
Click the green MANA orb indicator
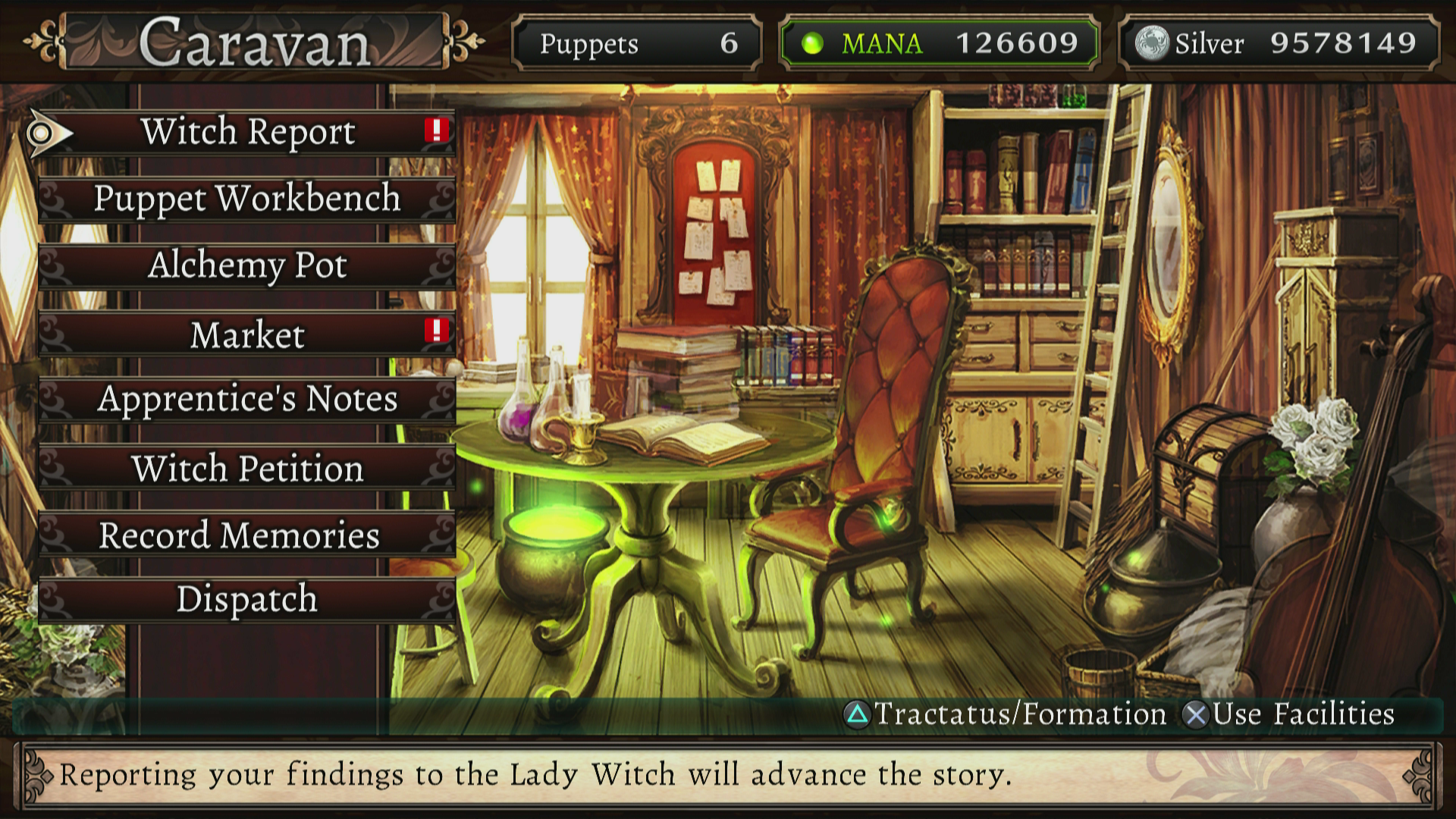coord(813,43)
